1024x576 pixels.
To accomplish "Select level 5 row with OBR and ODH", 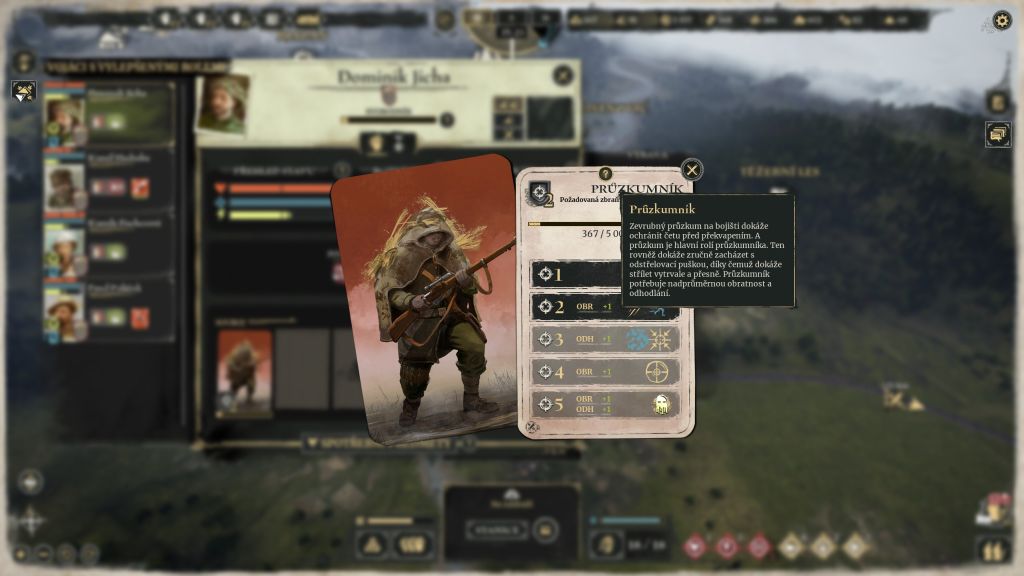I will [x=604, y=404].
